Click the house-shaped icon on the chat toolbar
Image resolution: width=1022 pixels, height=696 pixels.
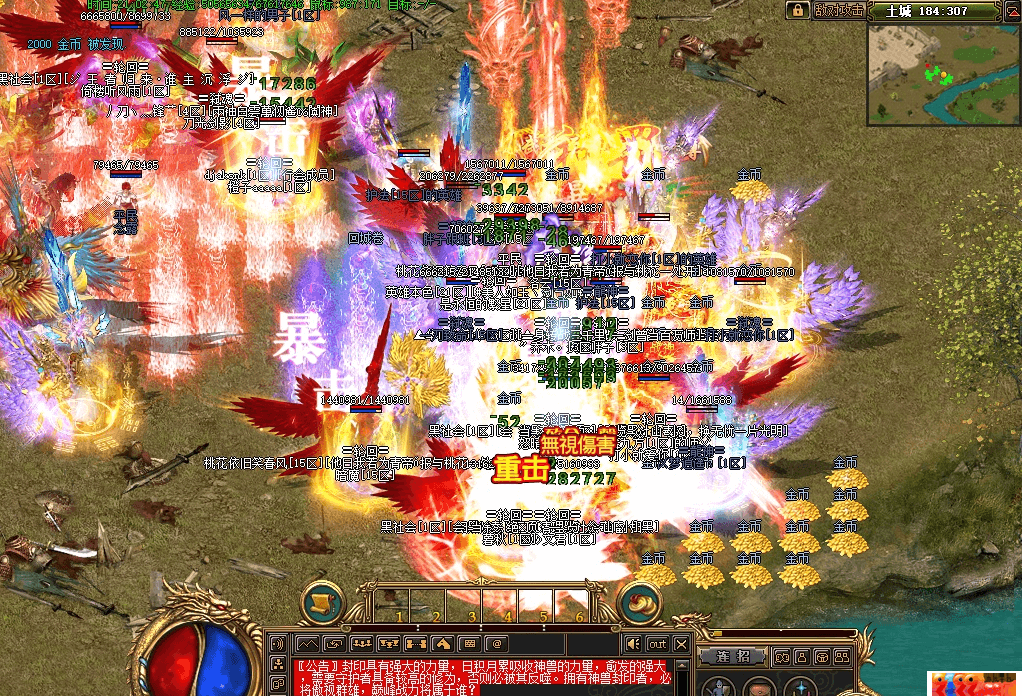click(x=443, y=643)
